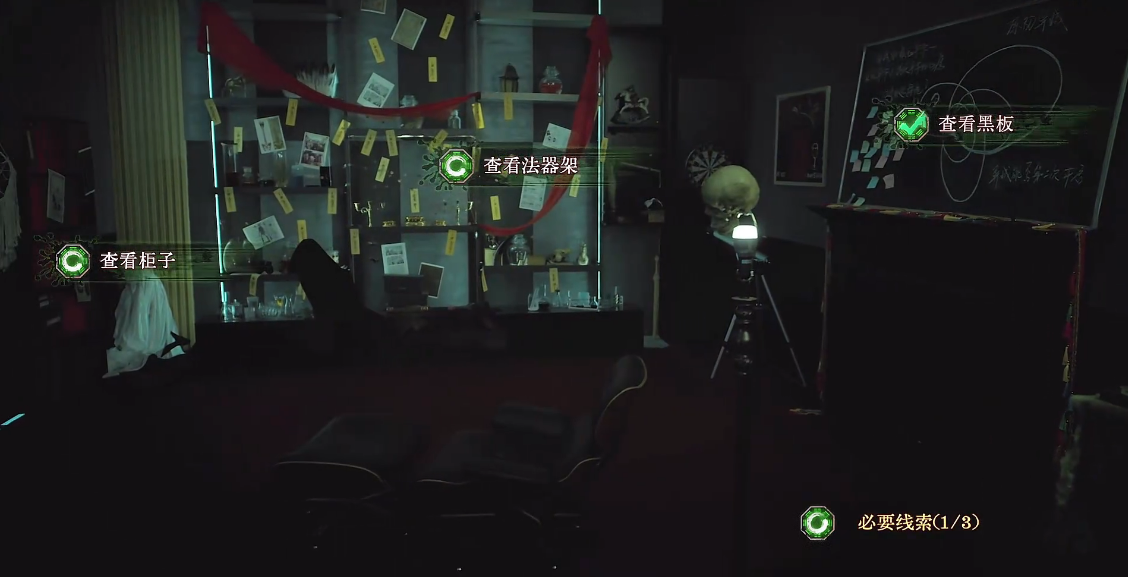Choose the 查看柜子 option
The image size is (1128, 577).
120,262
